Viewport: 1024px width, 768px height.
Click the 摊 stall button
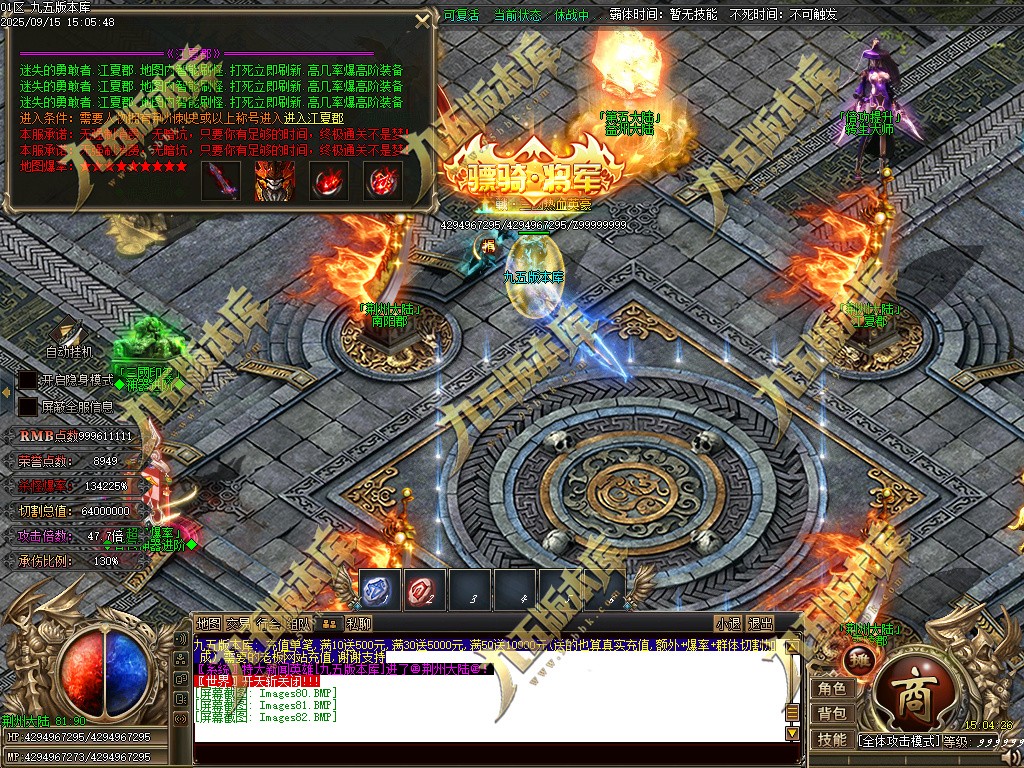click(858, 660)
